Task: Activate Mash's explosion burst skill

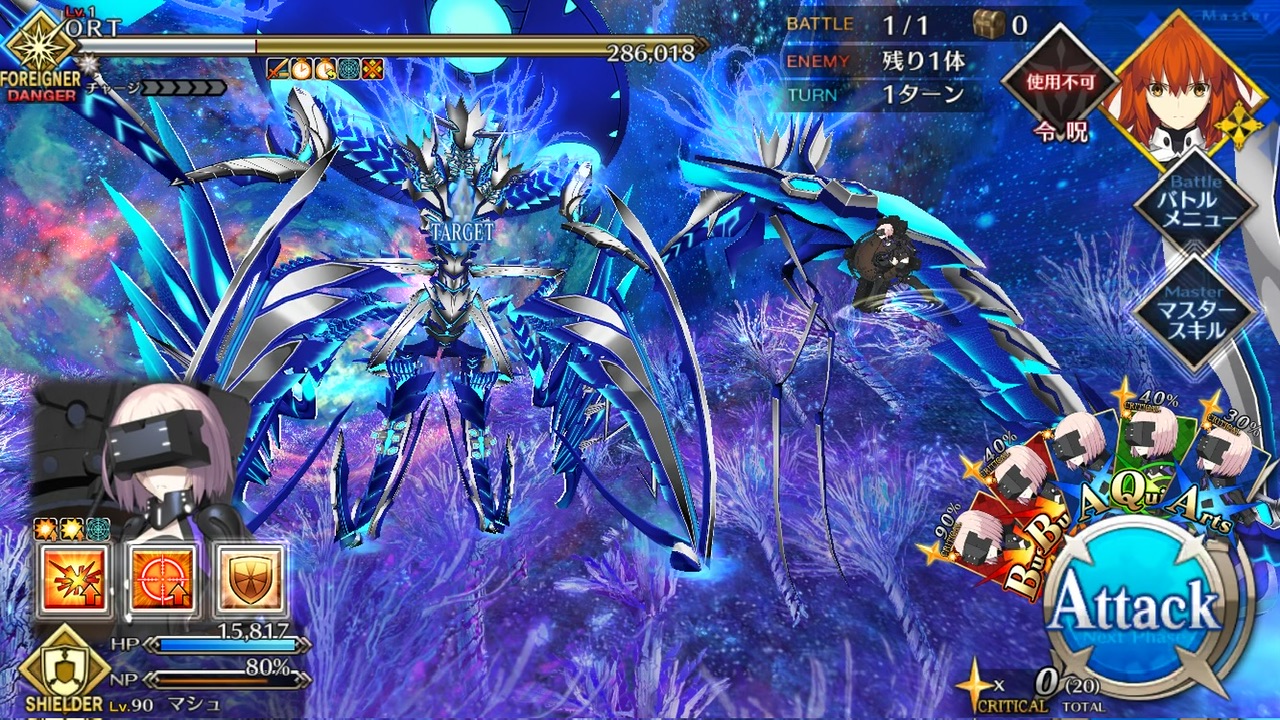Action: pyautogui.click(x=73, y=581)
